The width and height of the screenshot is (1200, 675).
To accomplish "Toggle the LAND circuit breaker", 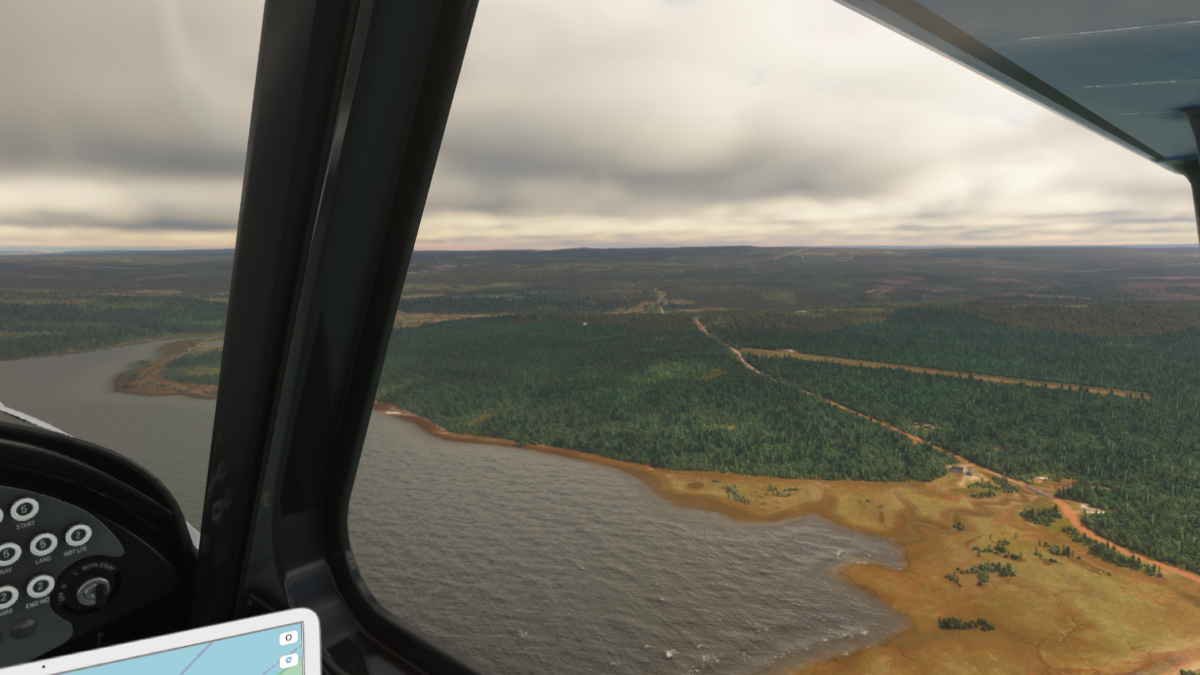I will (x=43, y=544).
